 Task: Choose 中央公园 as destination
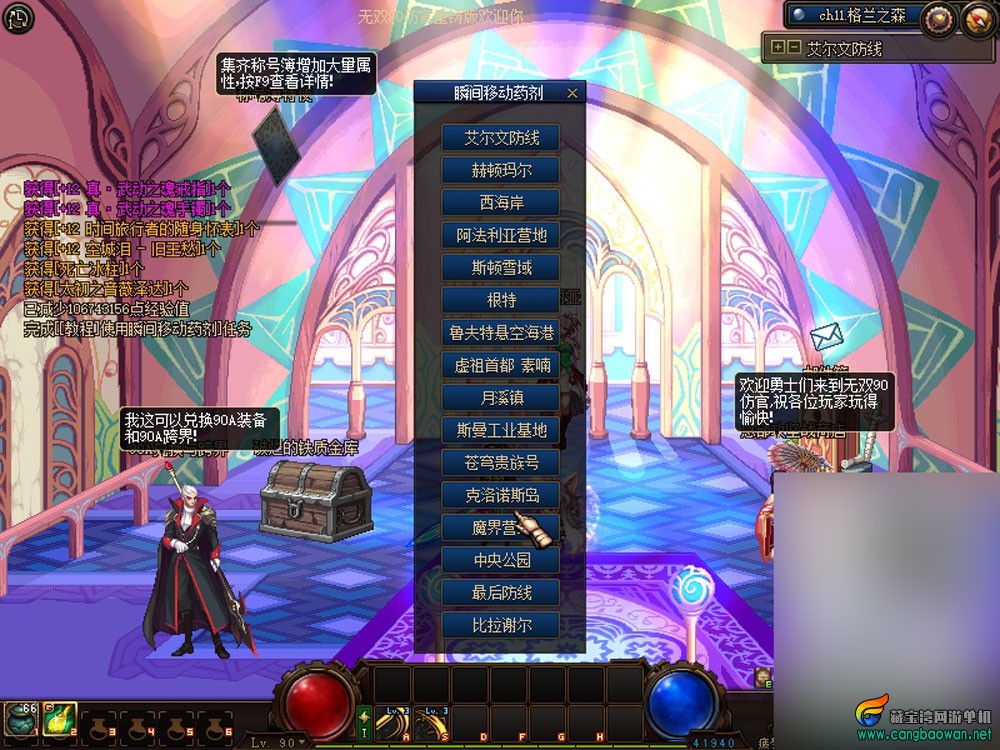[500, 560]
